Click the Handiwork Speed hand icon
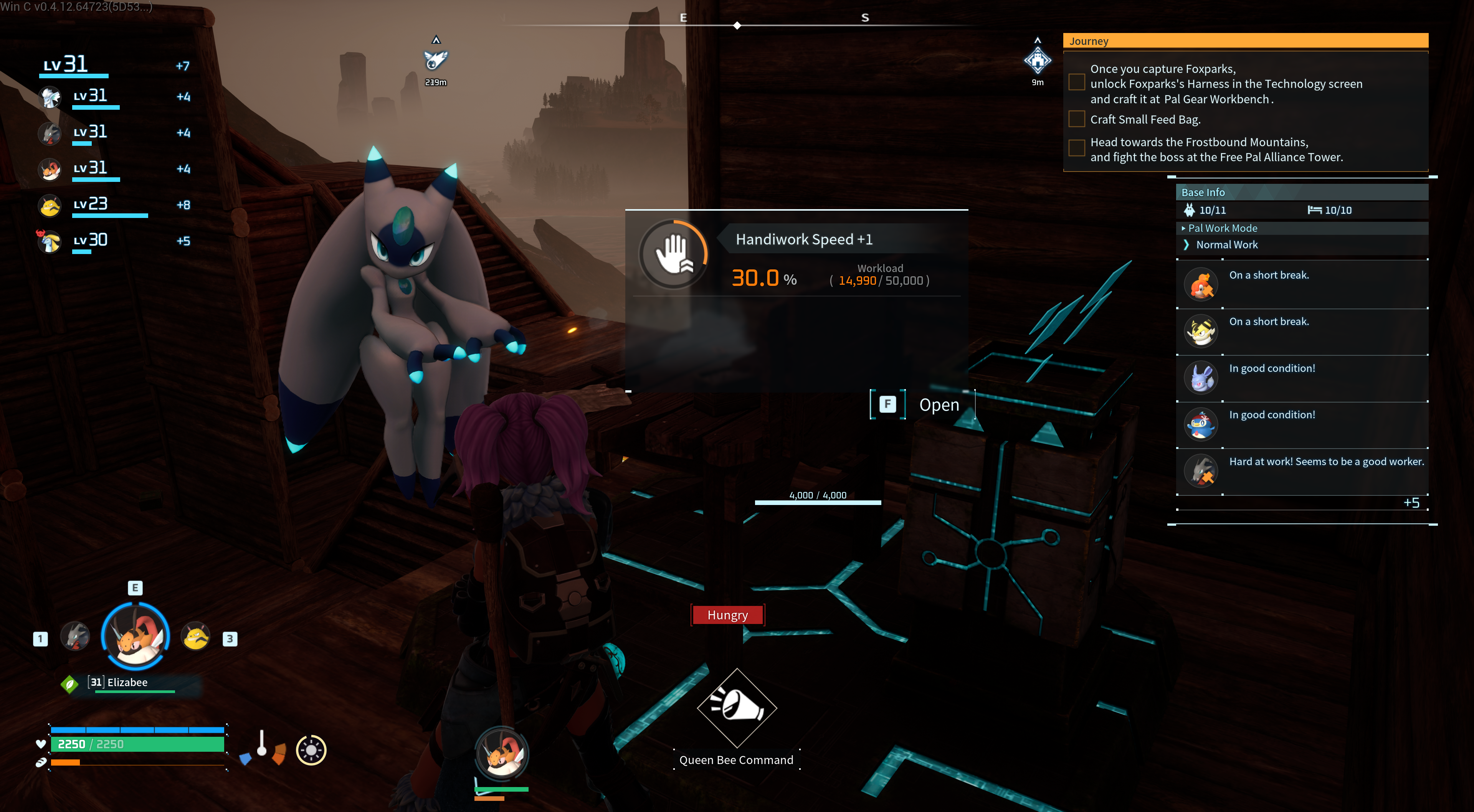1474x812 pixels. pyautogui.click(x=674, y=254)
